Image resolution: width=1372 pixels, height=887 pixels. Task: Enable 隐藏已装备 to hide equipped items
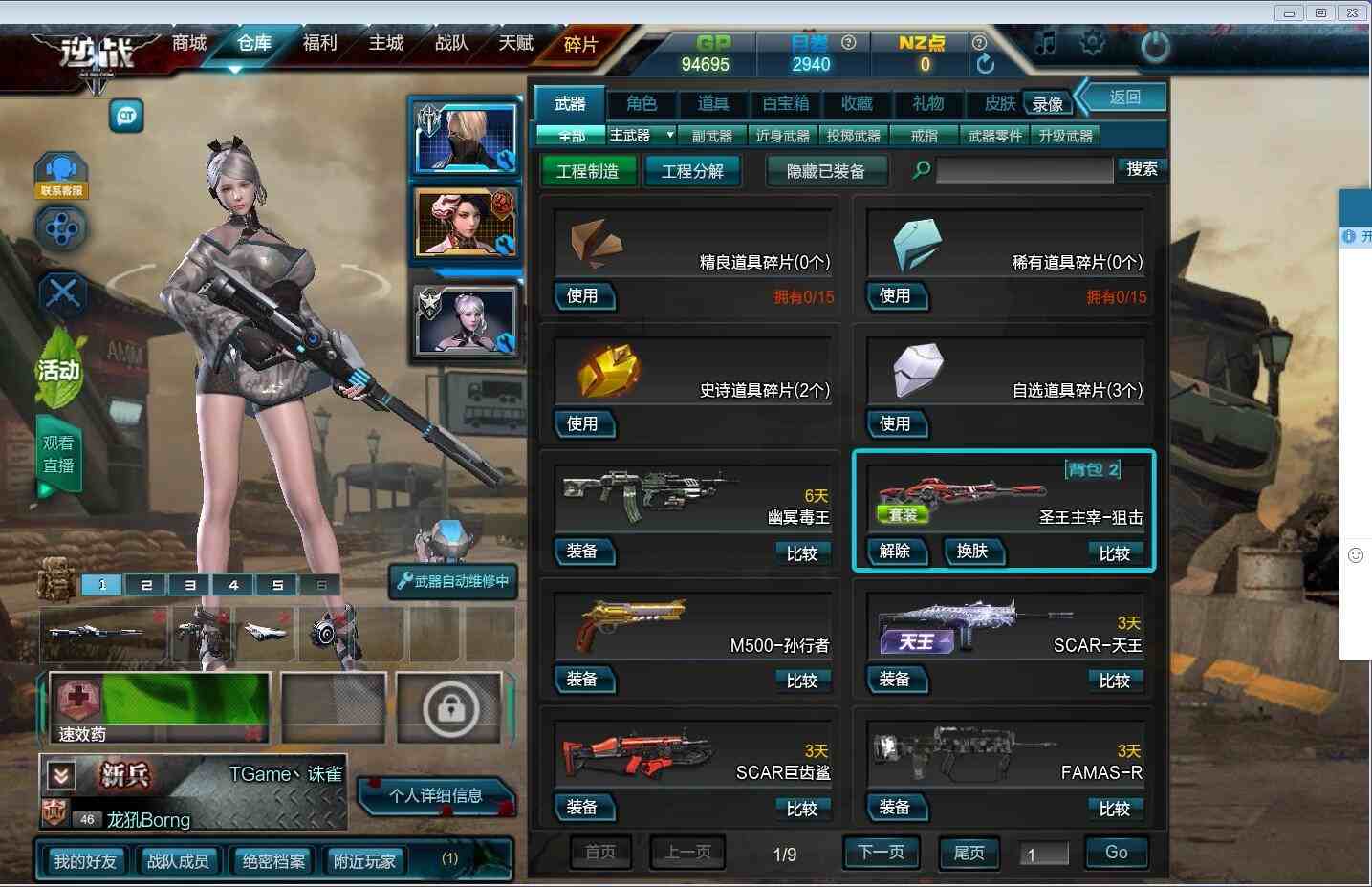(826, 170)
